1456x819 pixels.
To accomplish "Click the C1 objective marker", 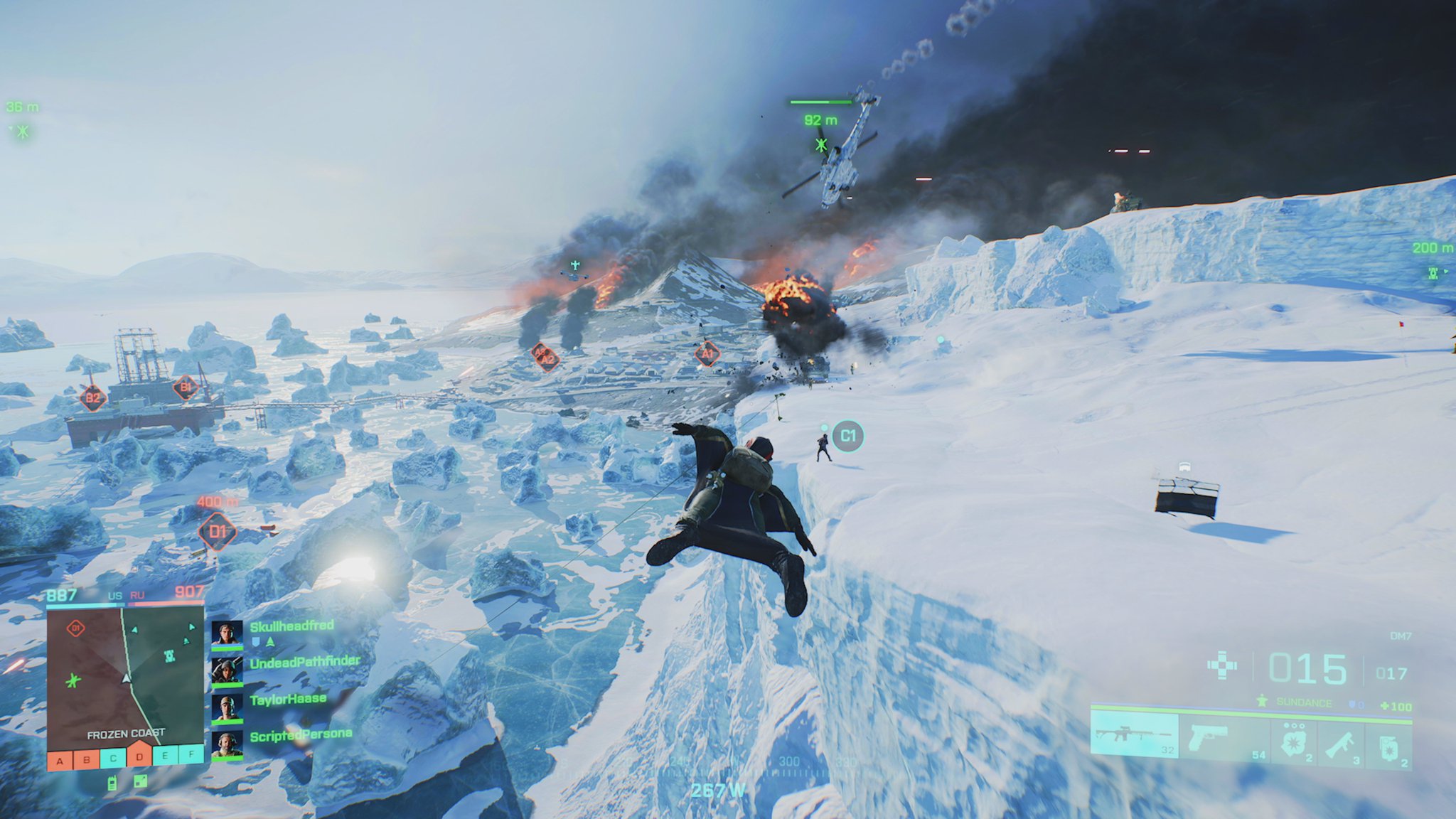I will click(x=847, y=436).
